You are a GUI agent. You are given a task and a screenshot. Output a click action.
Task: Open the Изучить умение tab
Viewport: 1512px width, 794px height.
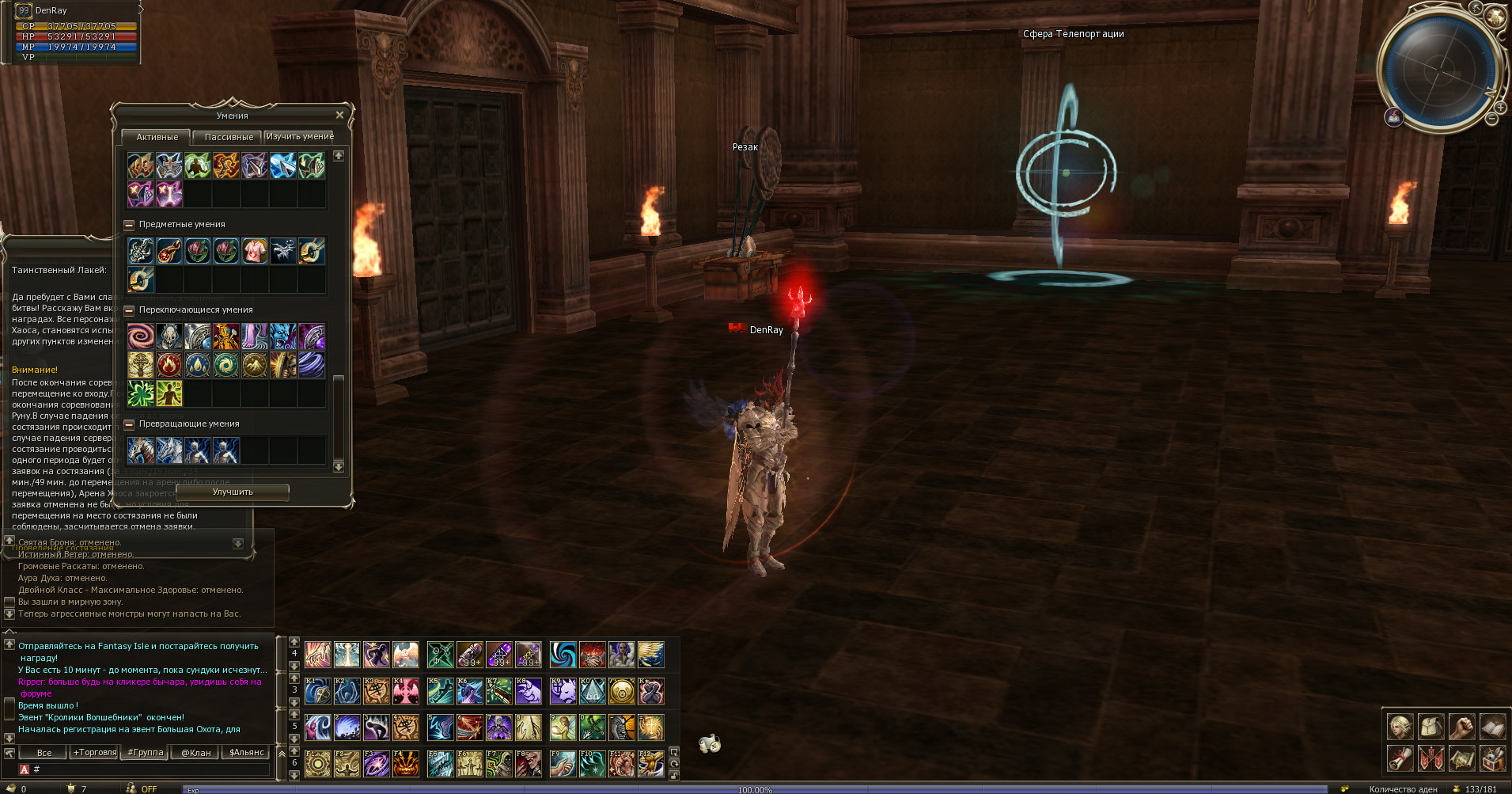tap(300, 137)
